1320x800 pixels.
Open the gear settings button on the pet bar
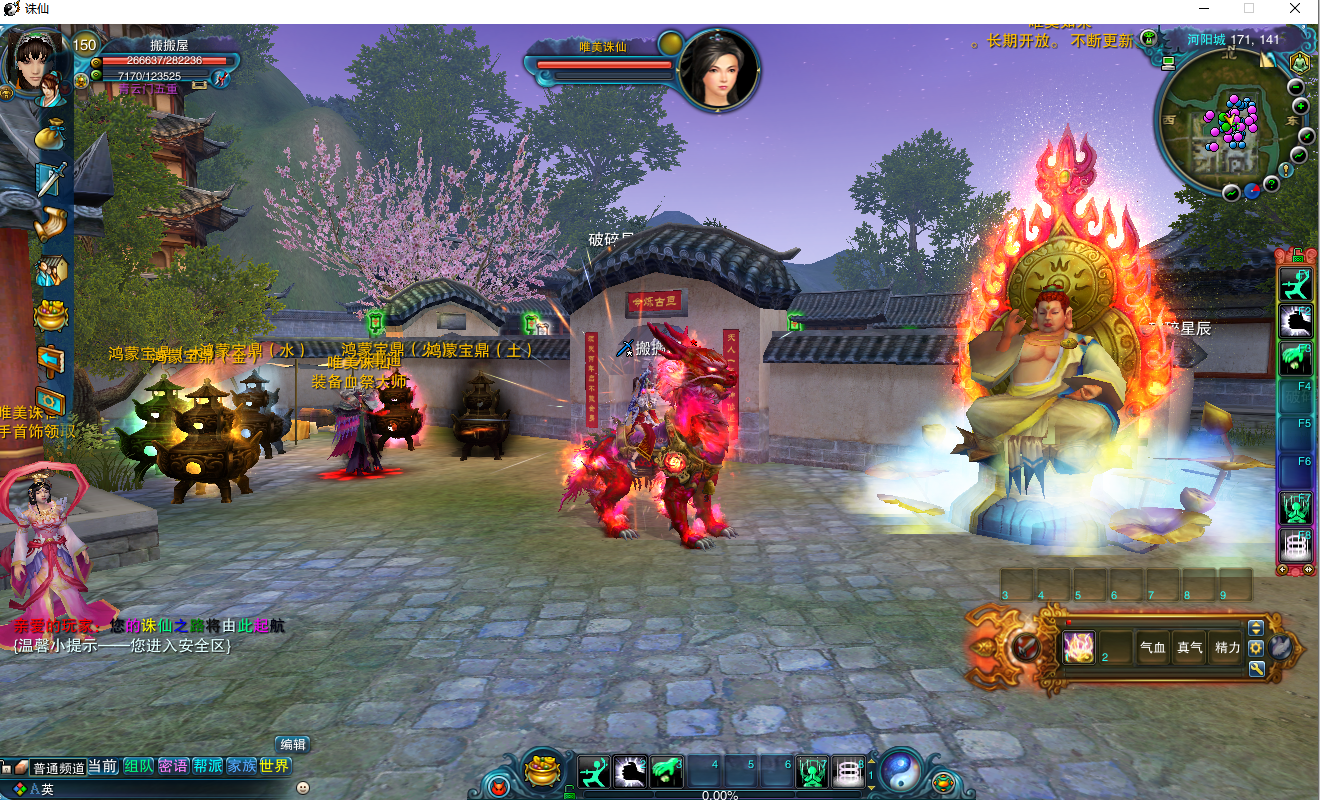(x=1256, y=648)
